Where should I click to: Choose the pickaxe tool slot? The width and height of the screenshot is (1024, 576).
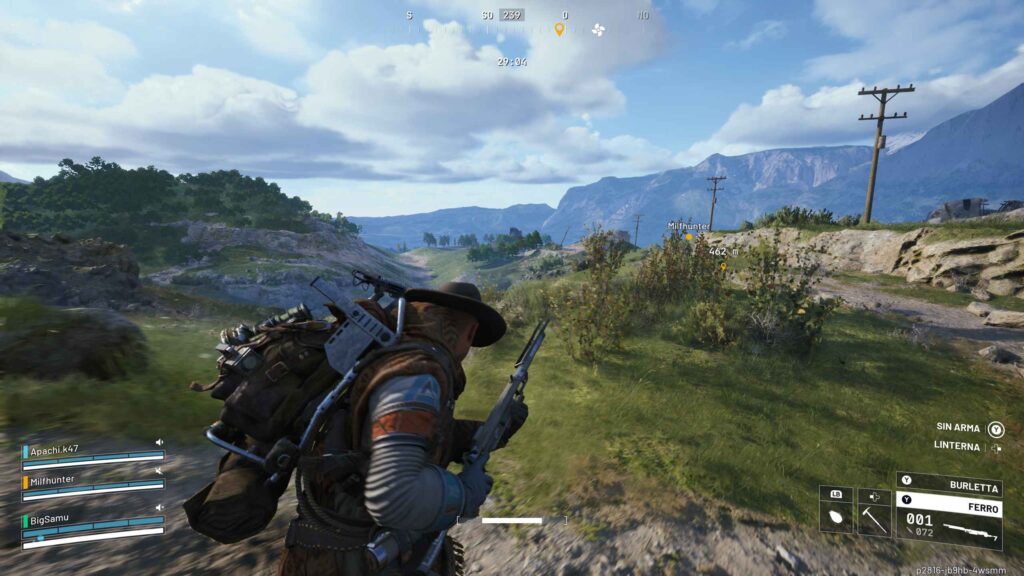[x=874, y=517]
